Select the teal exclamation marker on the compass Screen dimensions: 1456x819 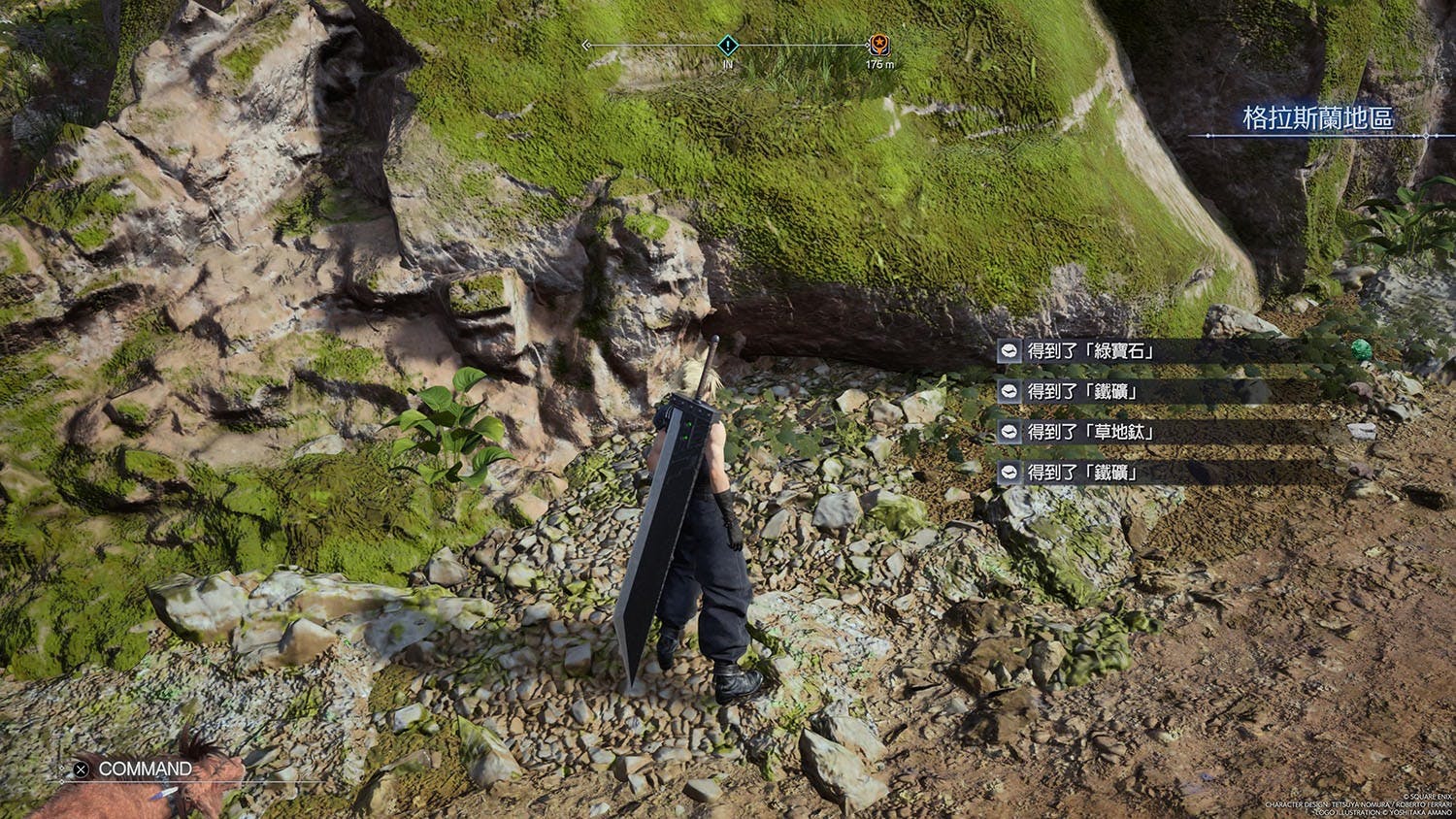coord(728,45)
